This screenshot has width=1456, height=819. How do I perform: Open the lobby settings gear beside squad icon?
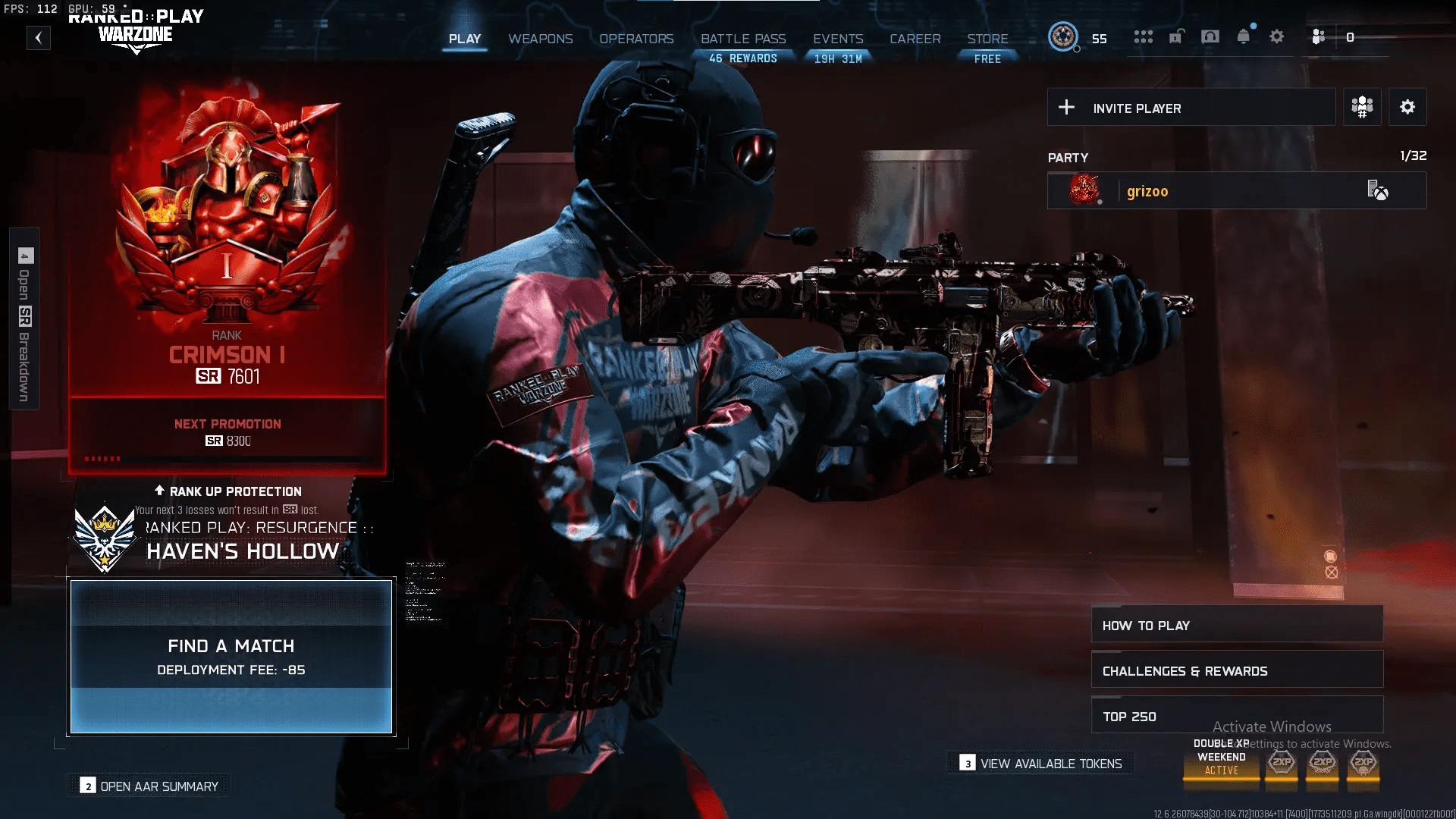tap(1408, 106)
